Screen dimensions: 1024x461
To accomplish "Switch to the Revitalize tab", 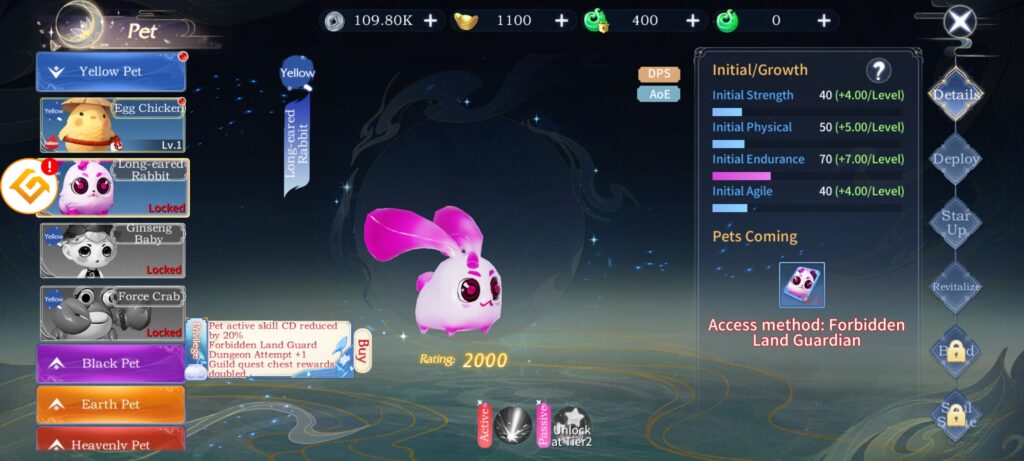I will click(x=955, y=286).
